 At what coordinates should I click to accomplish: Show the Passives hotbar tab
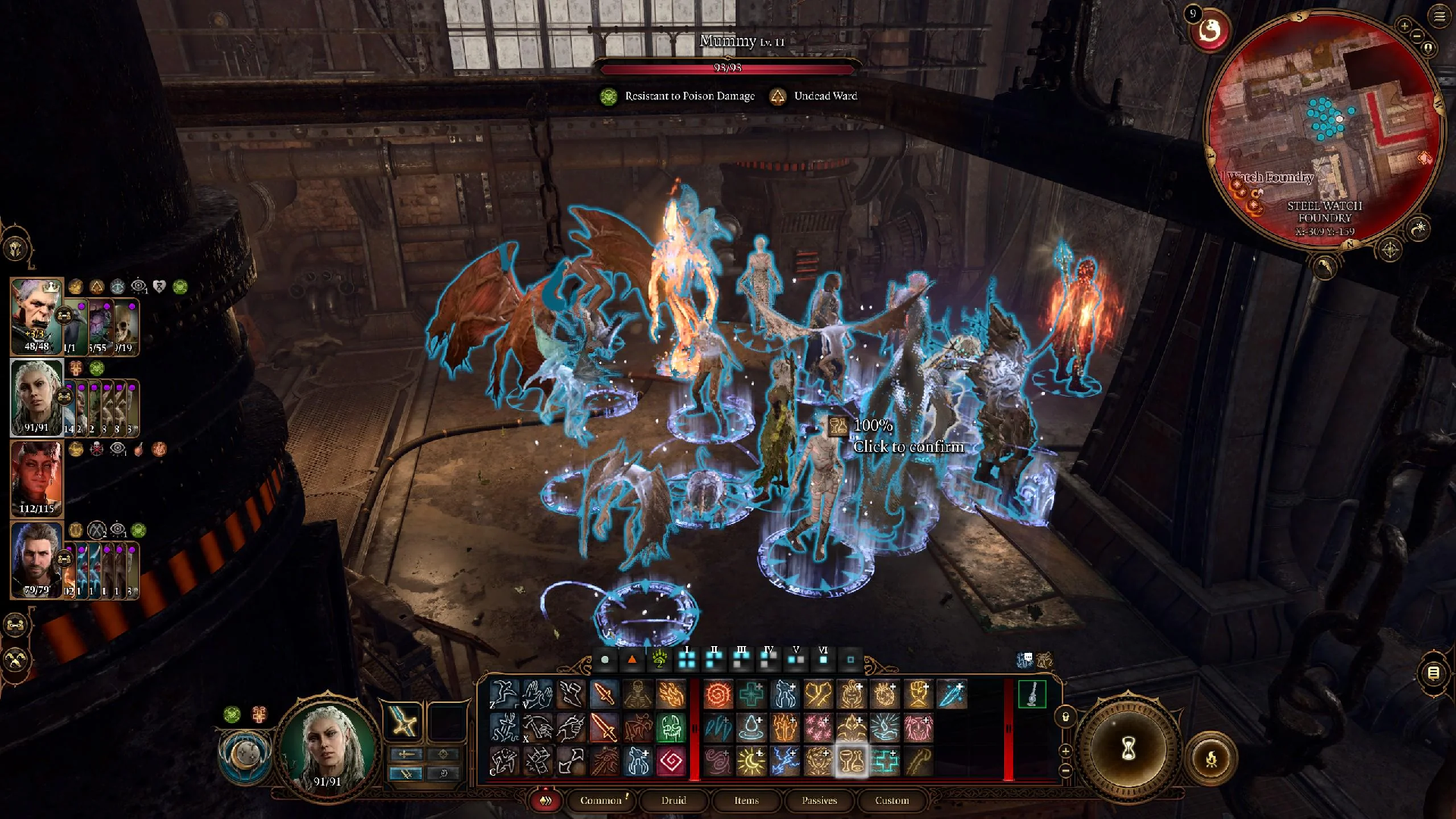point(819,800)
